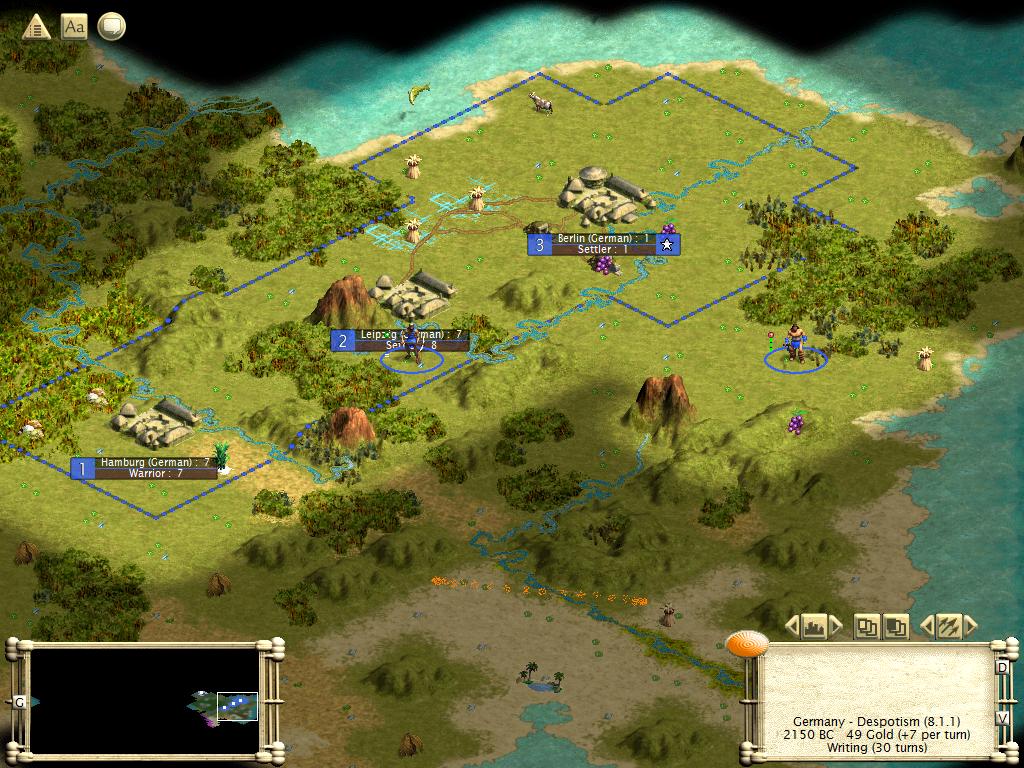
Task: Go to previous city with left arrow
Action: coord(792,627)
